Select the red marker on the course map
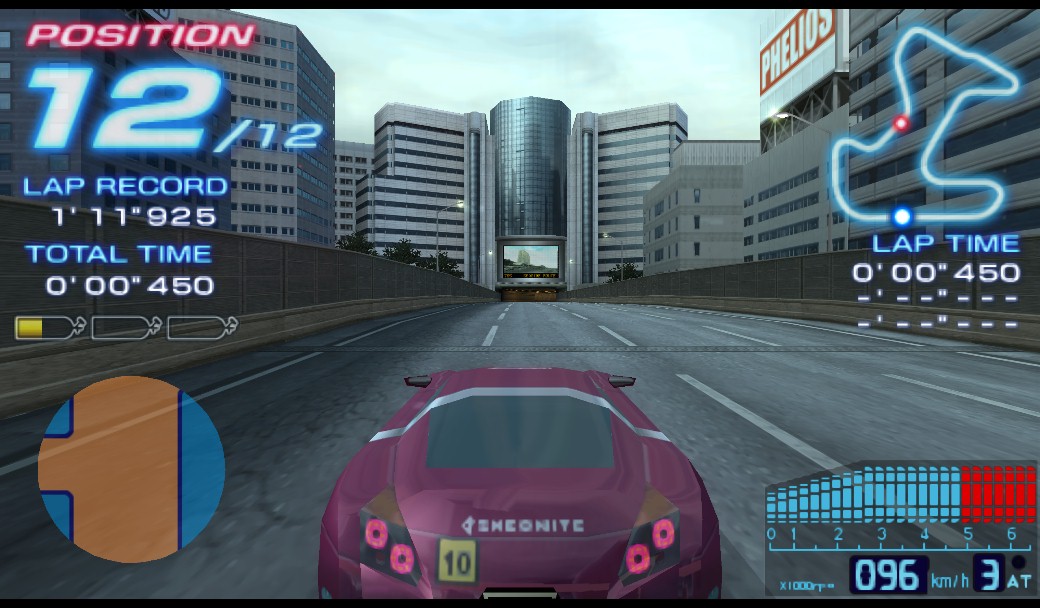1040x608 pixels. click(901, 123)
